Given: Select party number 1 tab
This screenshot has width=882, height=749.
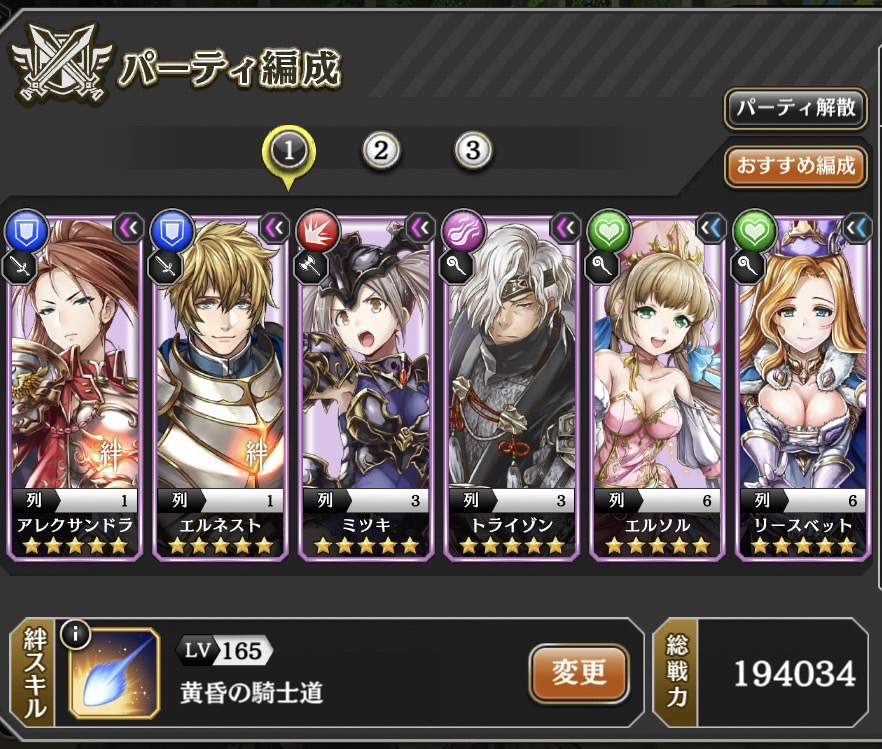Looking at the screenshot, I should coord(288,151).
